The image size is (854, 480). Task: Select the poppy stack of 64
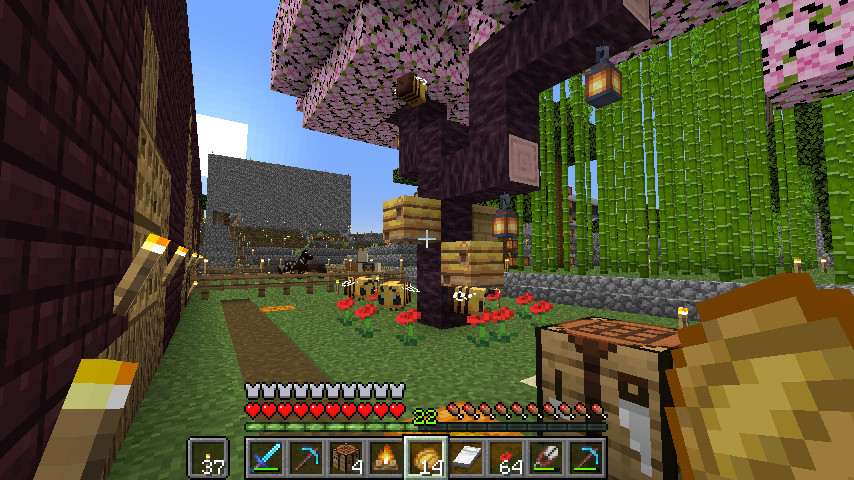click(505, 458)
